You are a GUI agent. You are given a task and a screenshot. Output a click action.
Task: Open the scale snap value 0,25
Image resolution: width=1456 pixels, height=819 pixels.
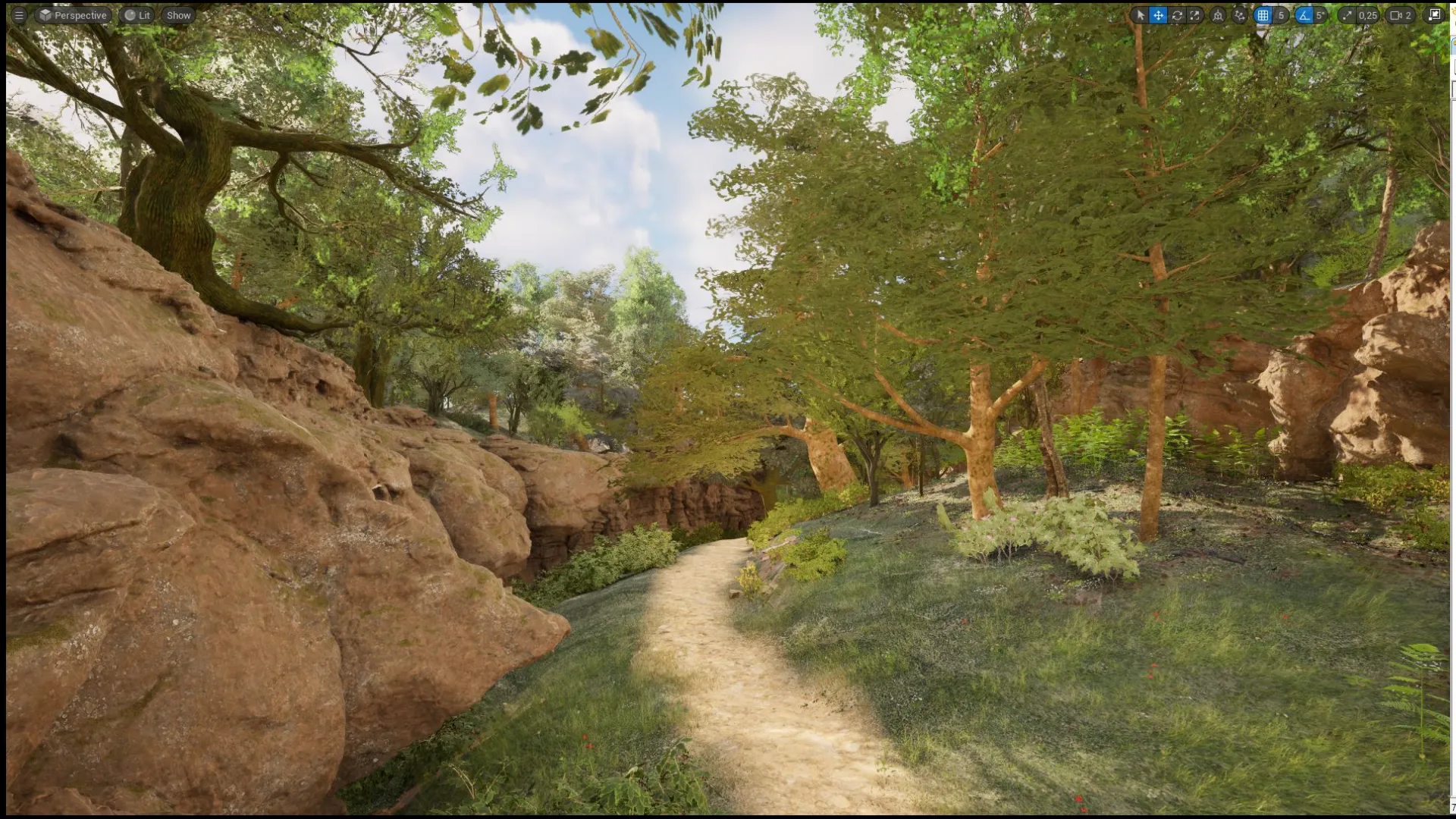tap(1367, 15)
